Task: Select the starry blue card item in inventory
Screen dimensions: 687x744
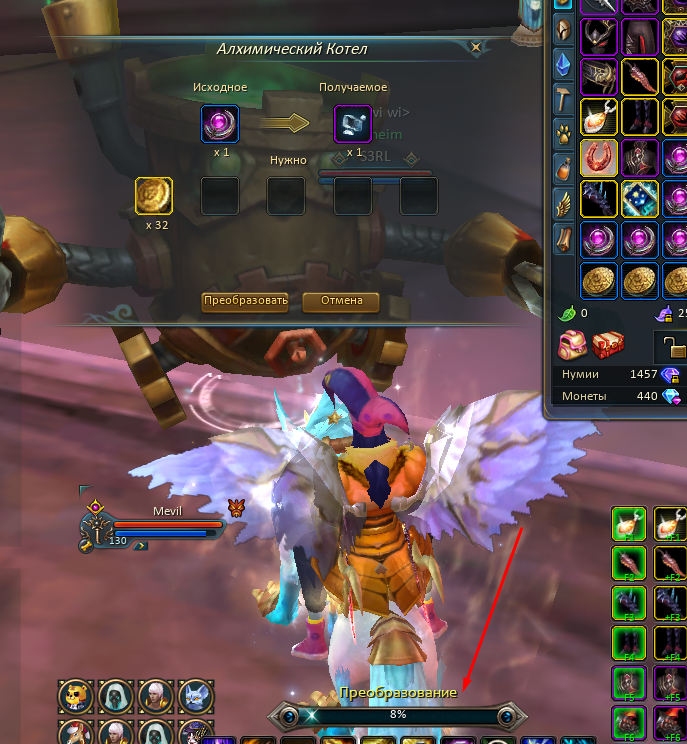Action: coord(639,199)
